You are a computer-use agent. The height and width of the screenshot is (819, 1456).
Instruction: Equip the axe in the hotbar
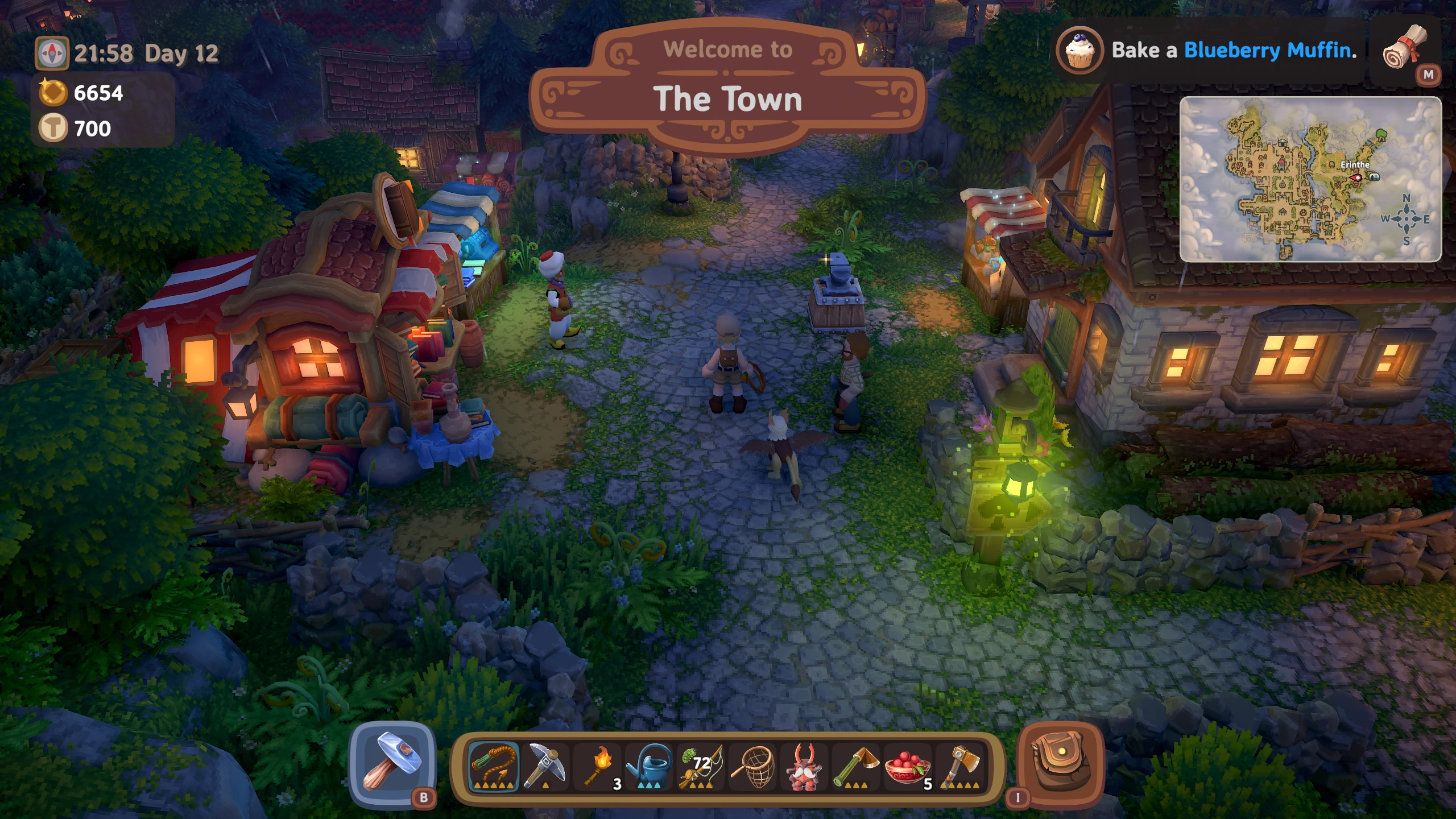(x=959, y=767)
